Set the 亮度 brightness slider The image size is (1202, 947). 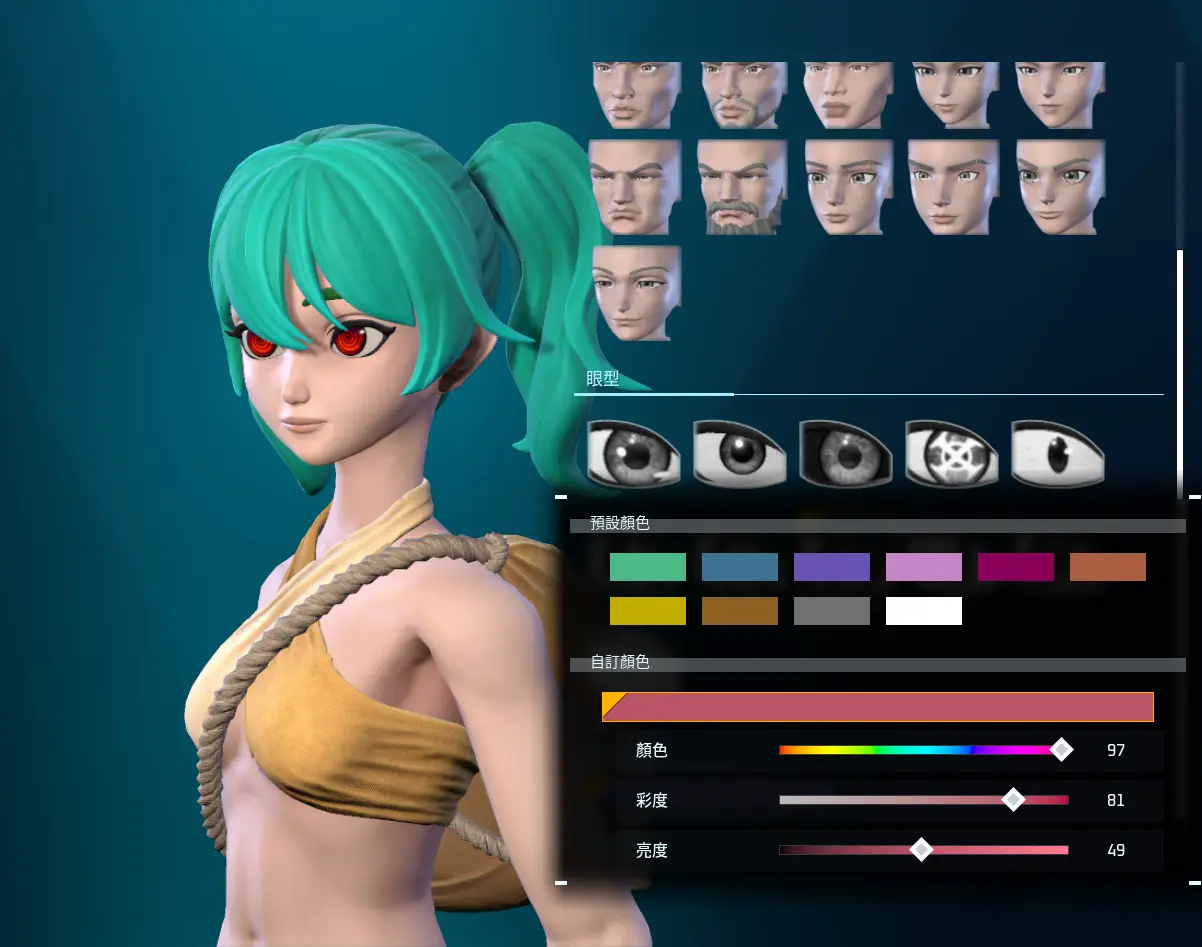[923, 850]
